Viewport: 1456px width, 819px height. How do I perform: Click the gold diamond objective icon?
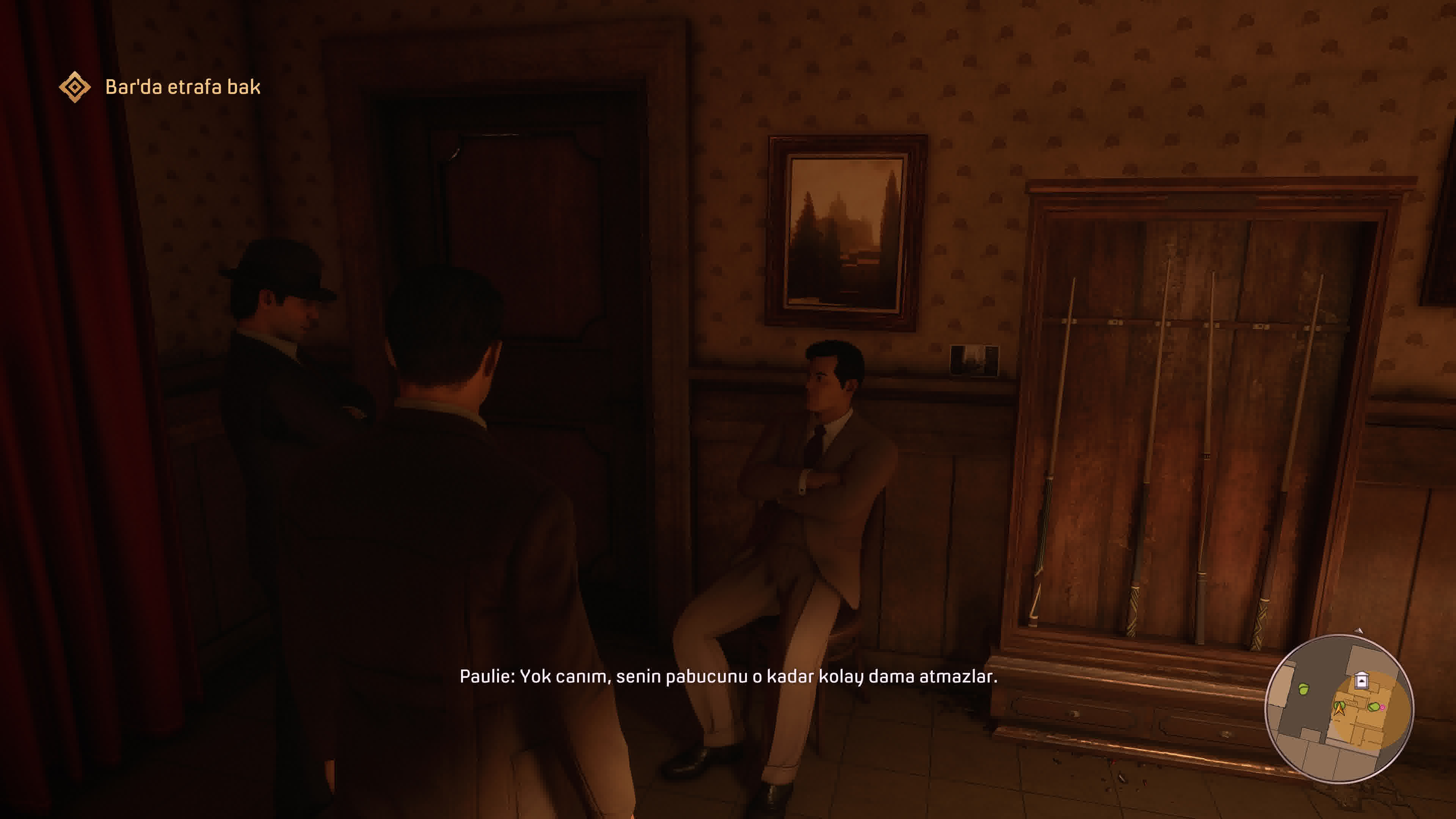(x=75, y=87)
